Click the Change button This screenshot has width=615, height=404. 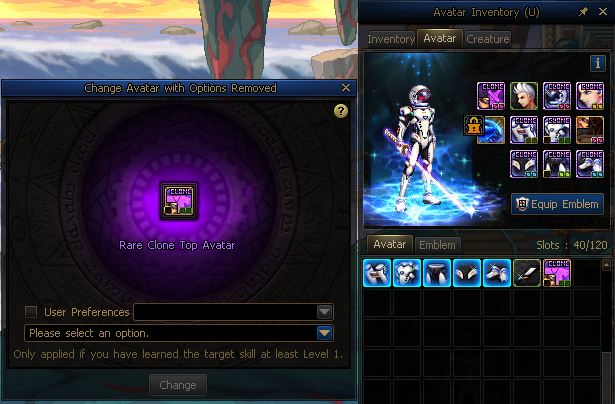[x=178, y=385]
